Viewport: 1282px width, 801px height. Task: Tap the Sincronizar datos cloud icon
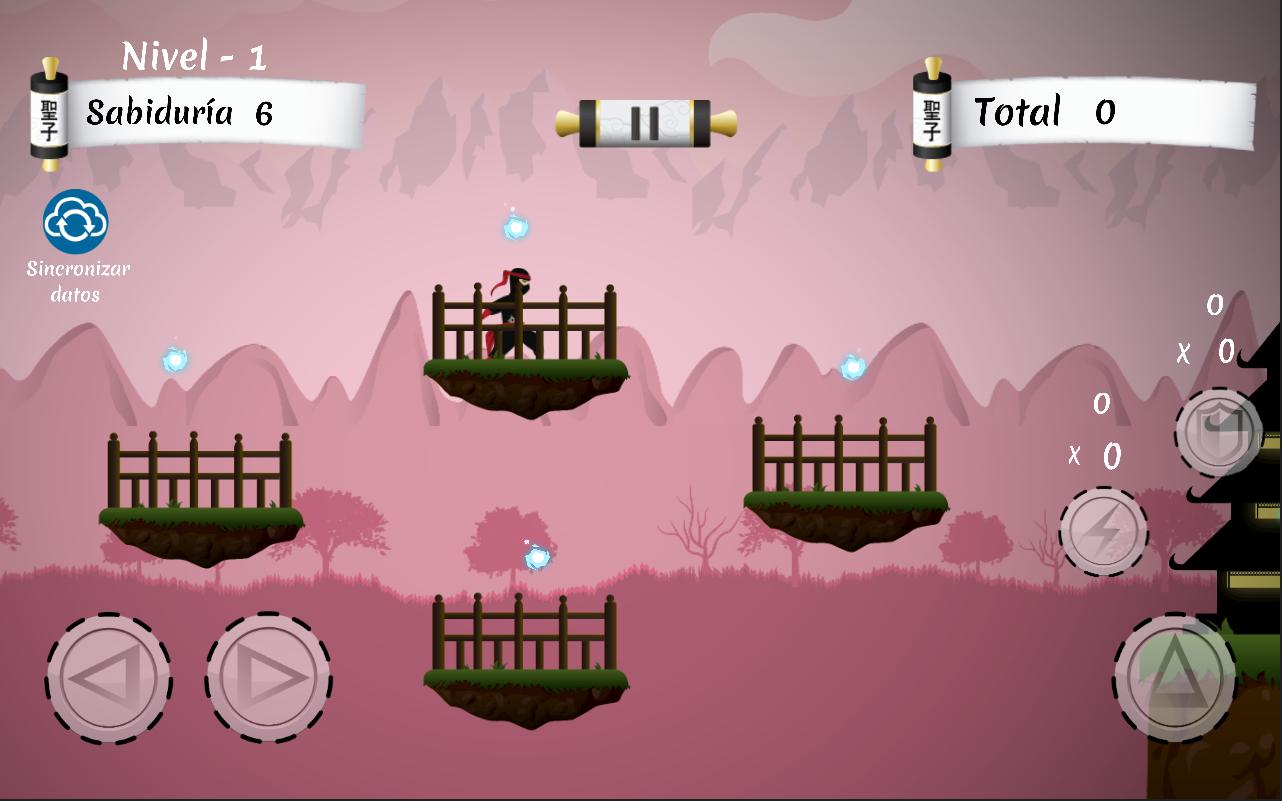75,222
